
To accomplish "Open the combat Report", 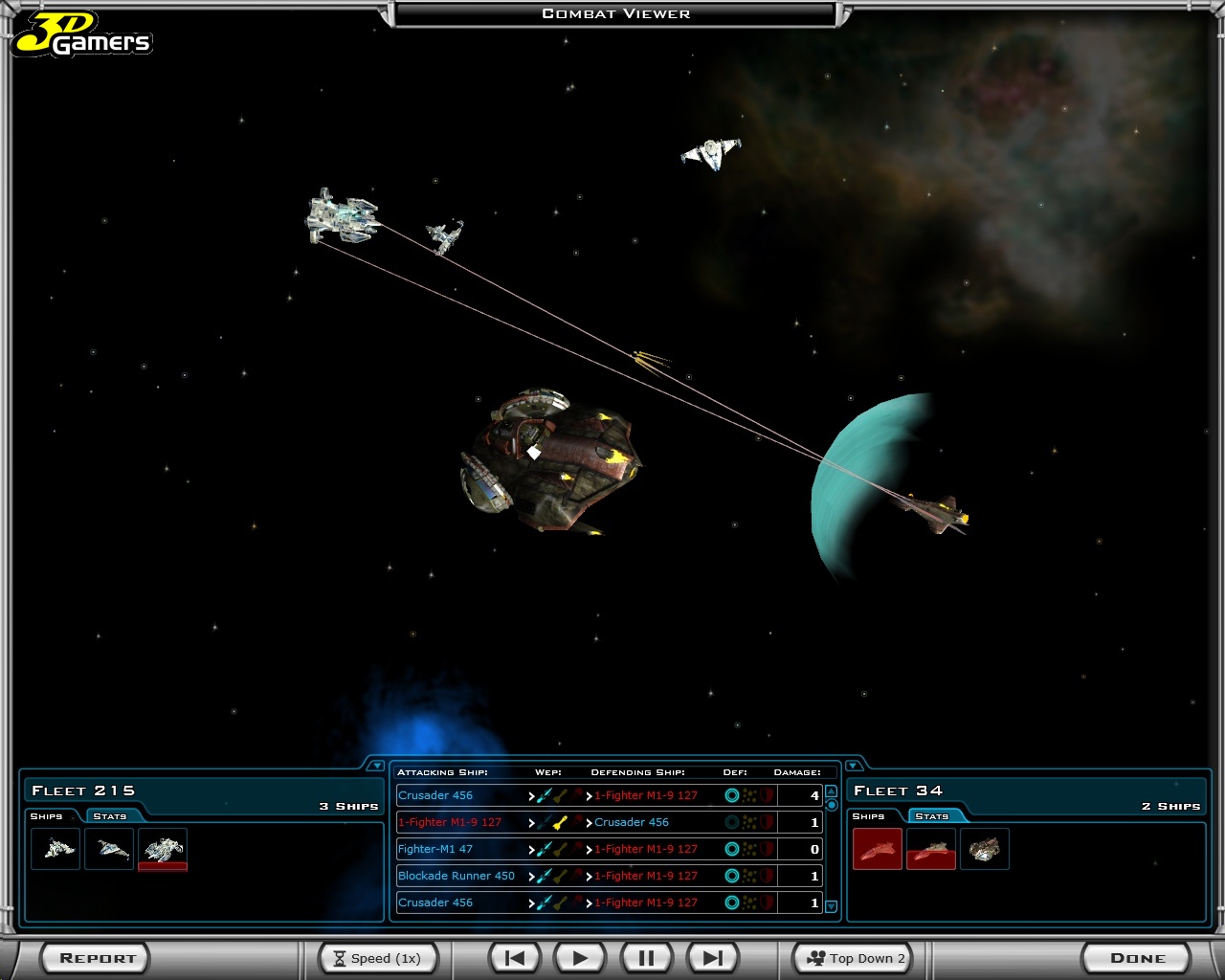I will 95,957.
